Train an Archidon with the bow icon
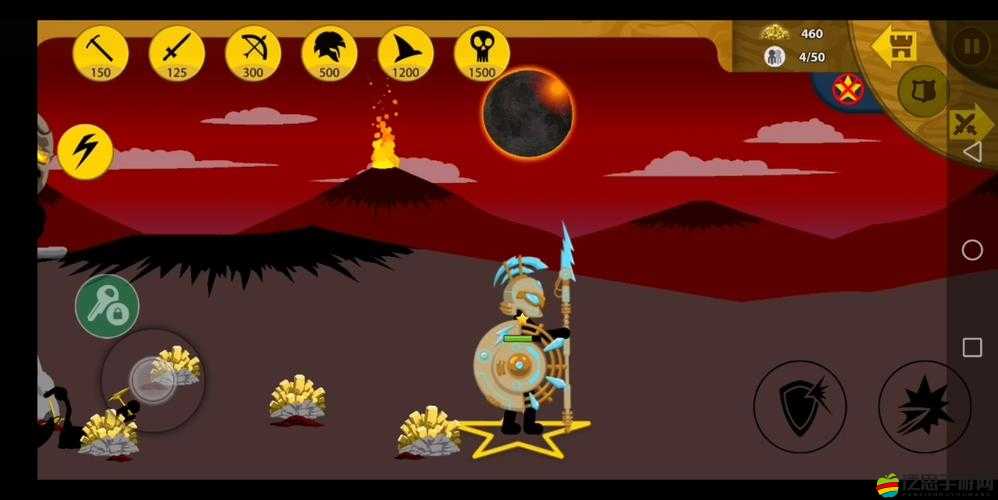 tap(253, 52)
